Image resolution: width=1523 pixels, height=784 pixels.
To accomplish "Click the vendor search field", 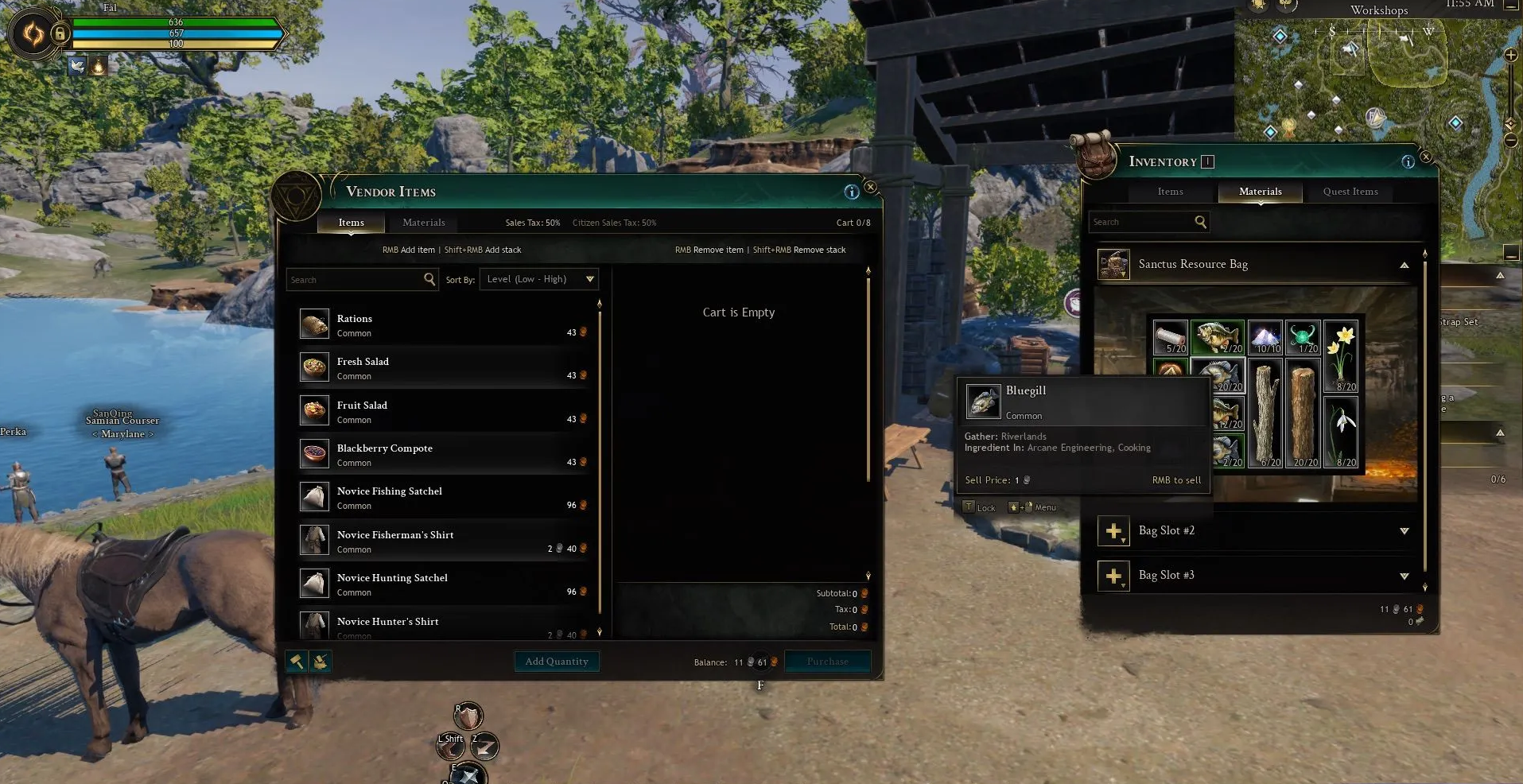I will click(355, 280).
